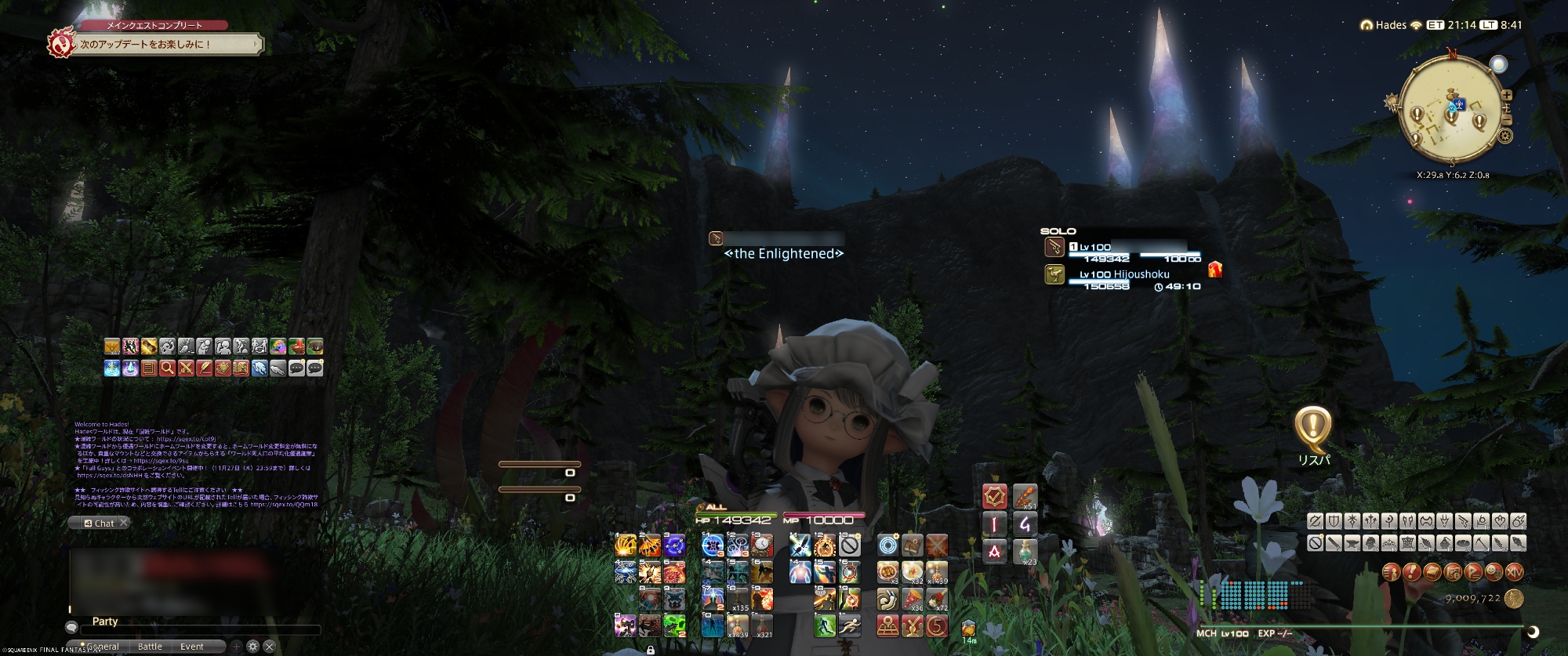Image resolution: width=1568 pixels, height=656 pixels.
Task: Switch to the Event chat tab
Action: 192,647
